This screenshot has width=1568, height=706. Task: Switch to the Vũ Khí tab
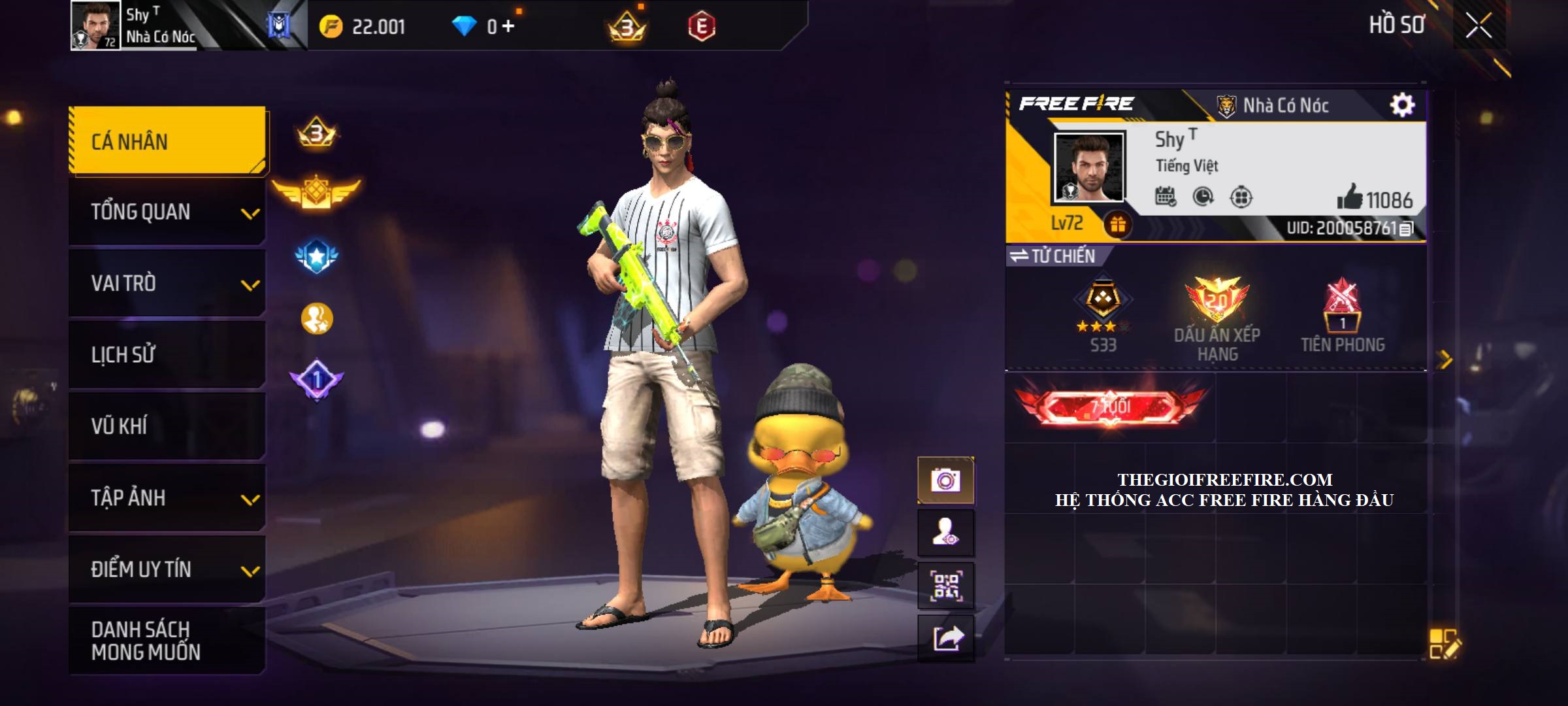167,426
